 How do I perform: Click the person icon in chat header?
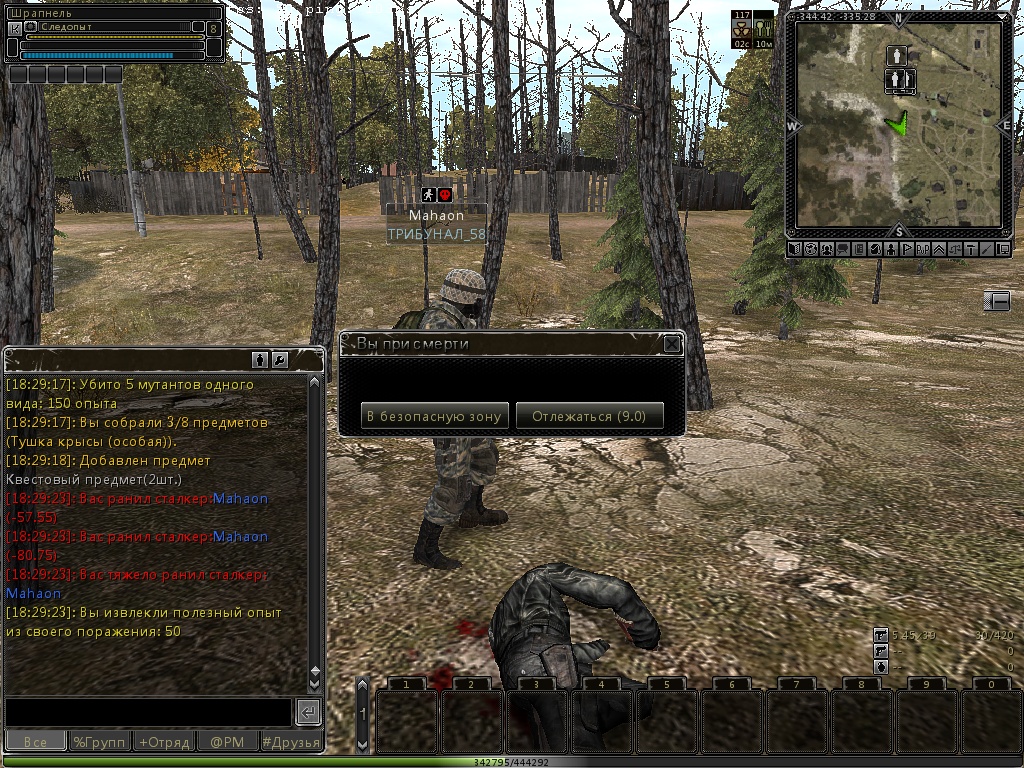259,359
